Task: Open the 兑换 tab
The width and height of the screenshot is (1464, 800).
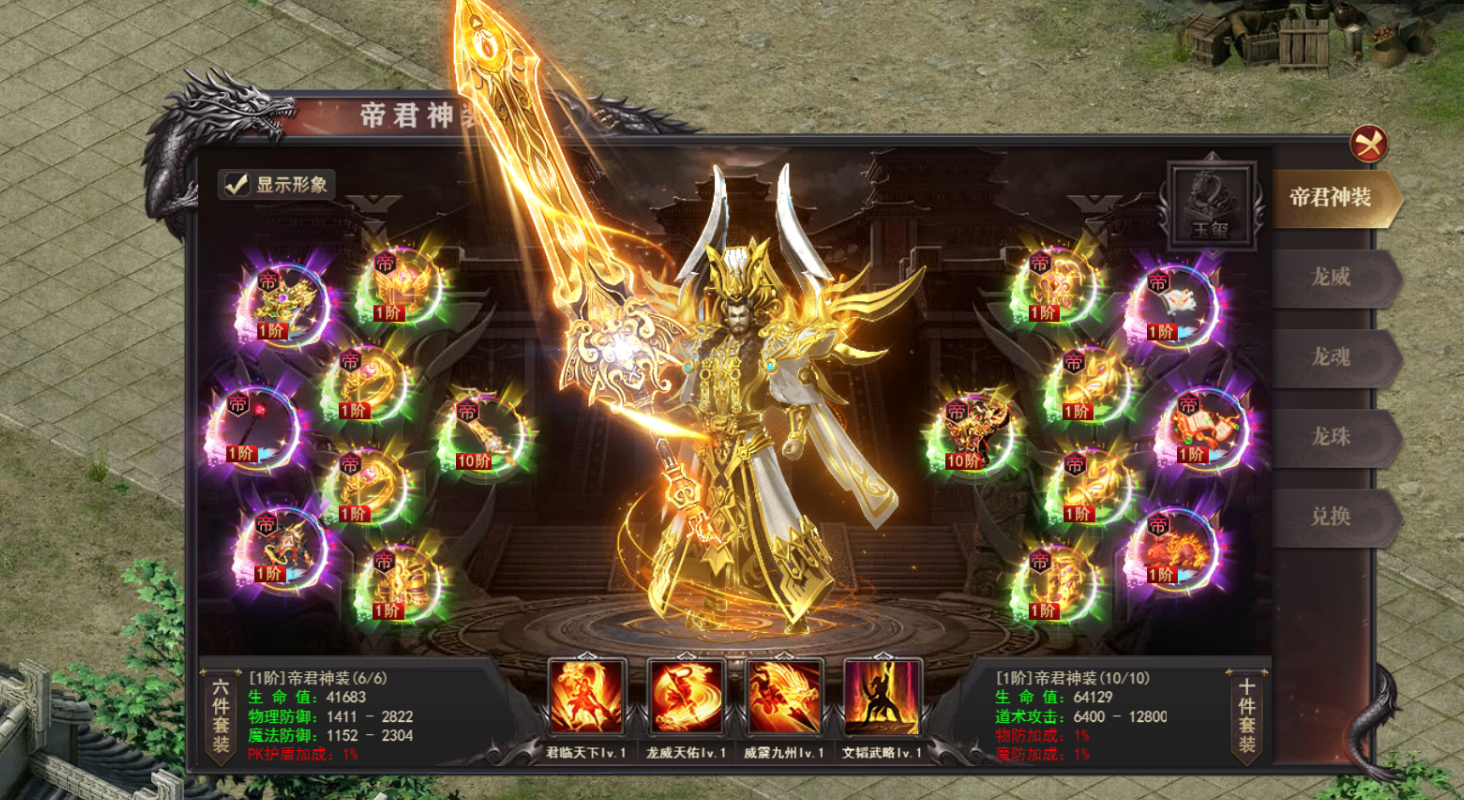Action: click(x=1331, y=517)
